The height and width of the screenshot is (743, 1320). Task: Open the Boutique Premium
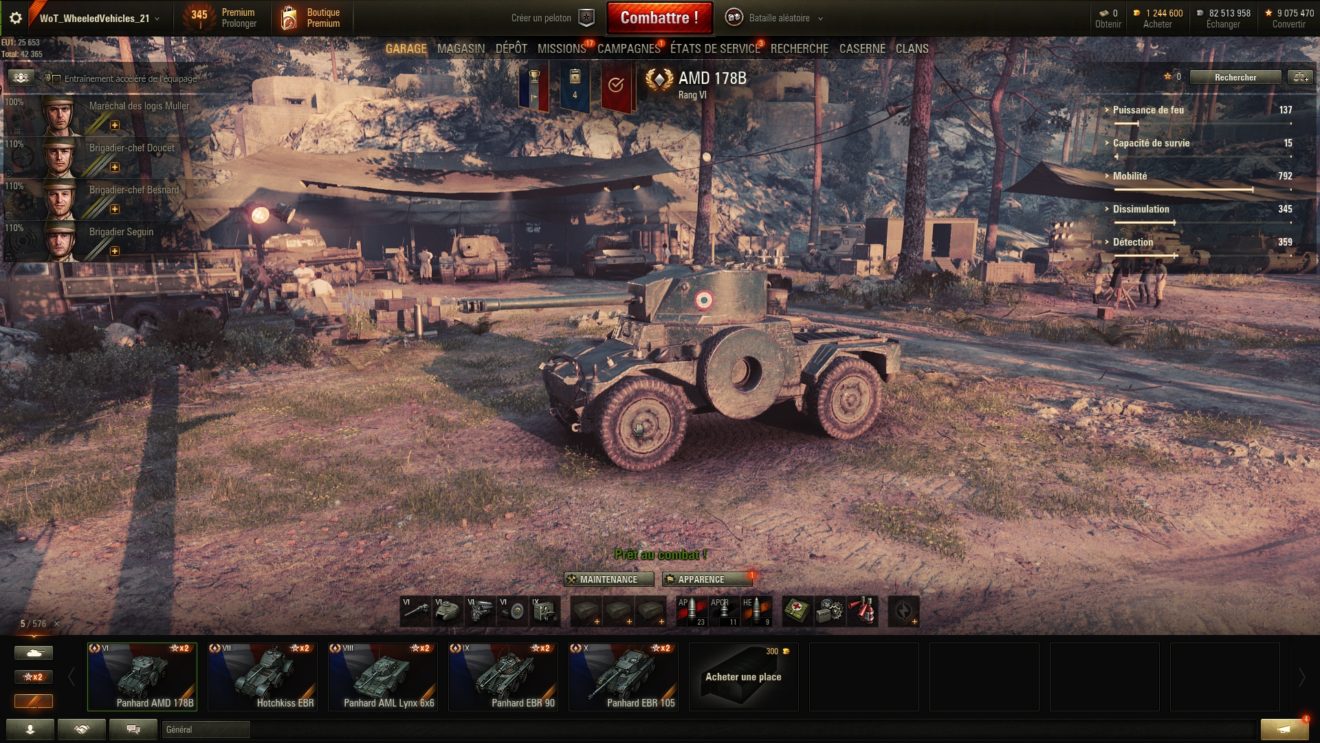(x=310, y=18)
